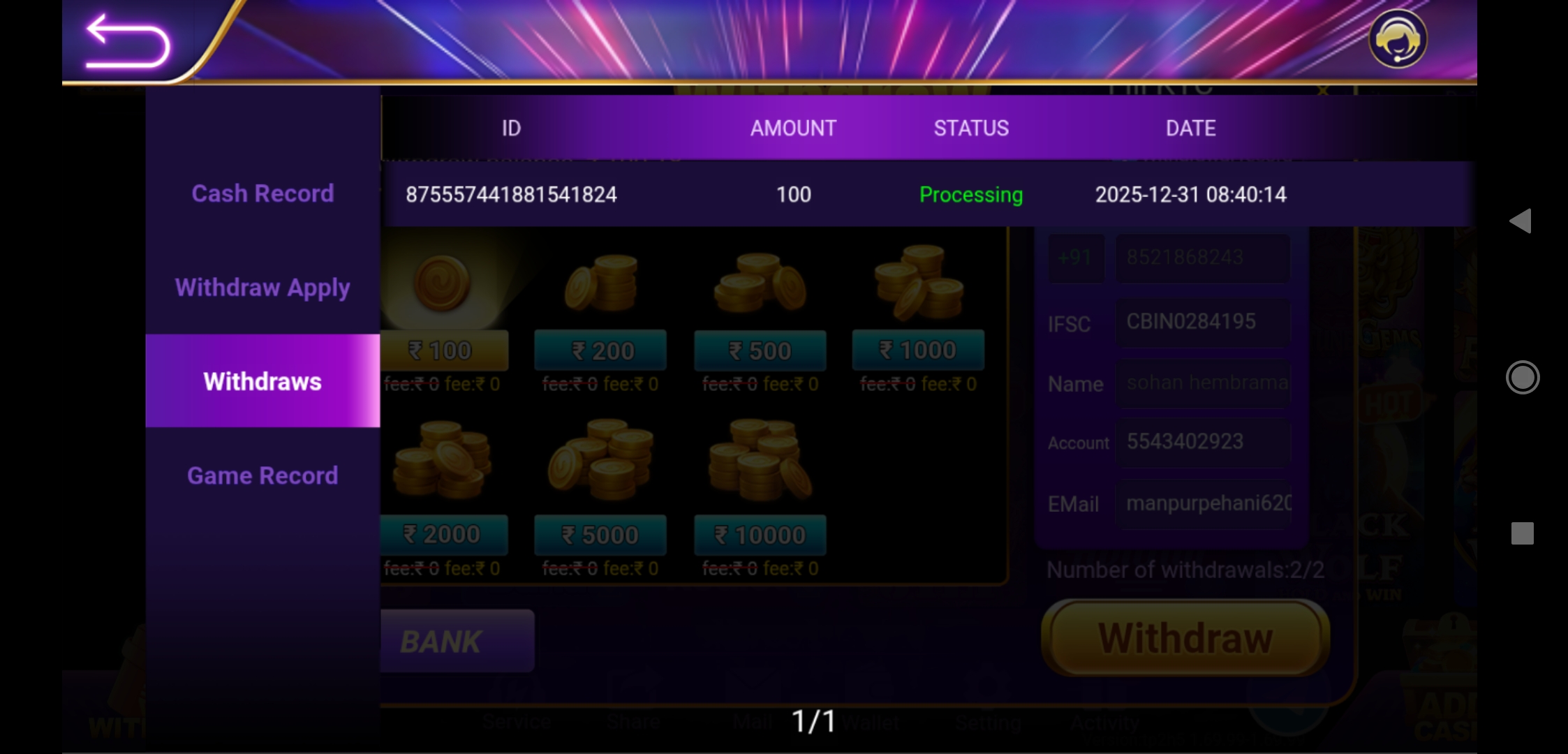Select the Withdraws tab
The height and width of the screenshot is (754, 1568).
262,381
